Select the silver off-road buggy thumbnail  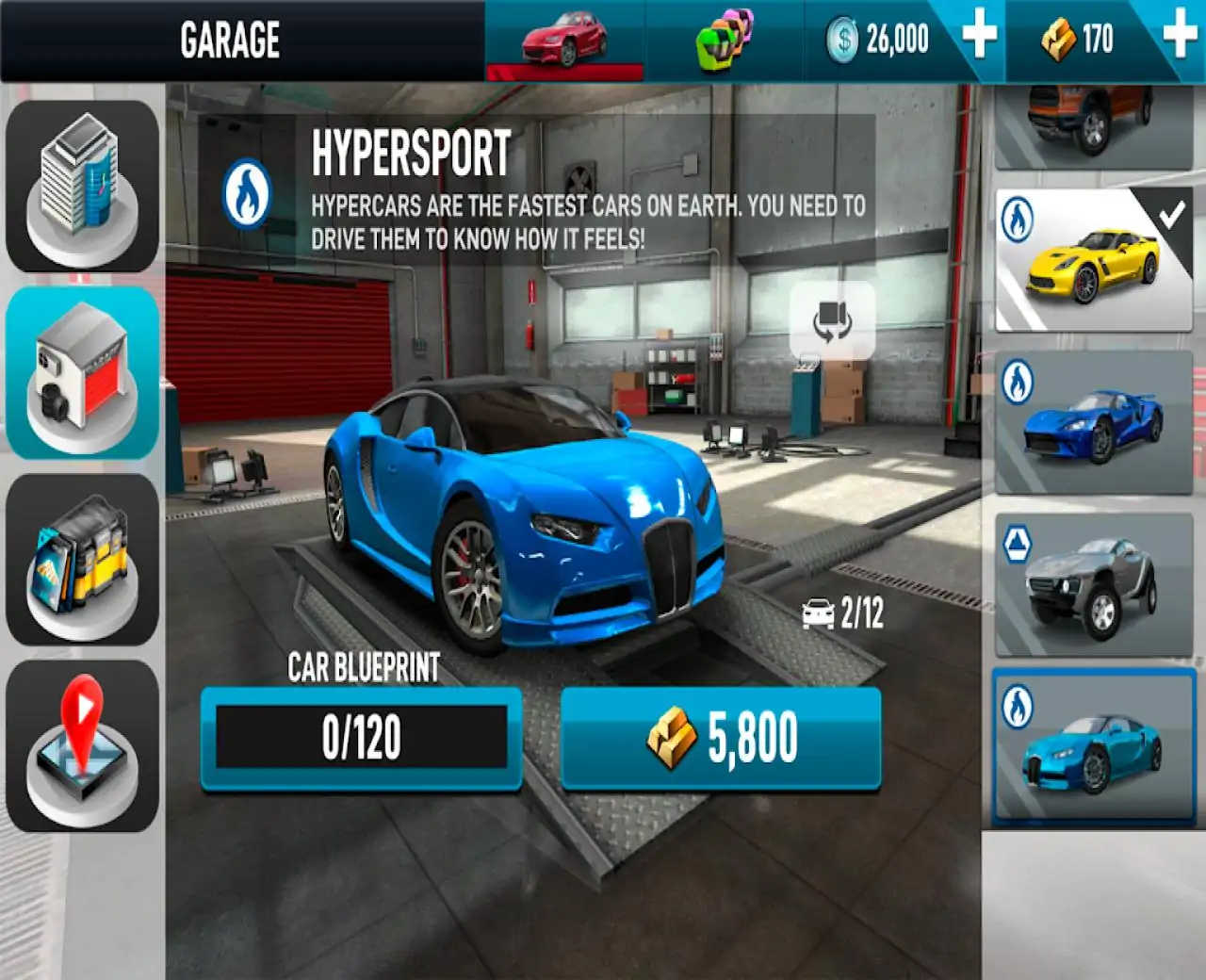pos(1093,584)
